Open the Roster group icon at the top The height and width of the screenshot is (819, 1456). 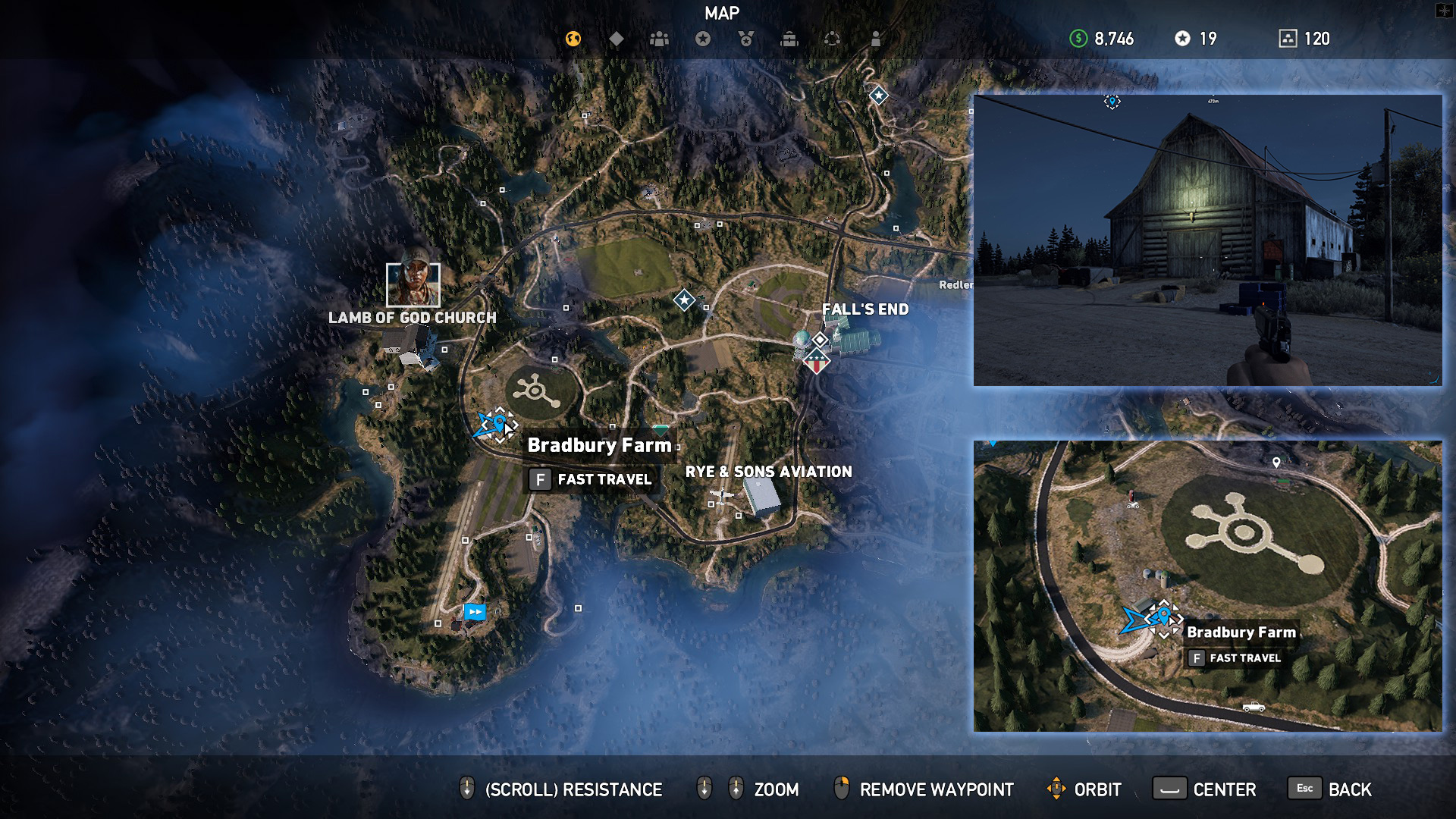coord(659,39)
